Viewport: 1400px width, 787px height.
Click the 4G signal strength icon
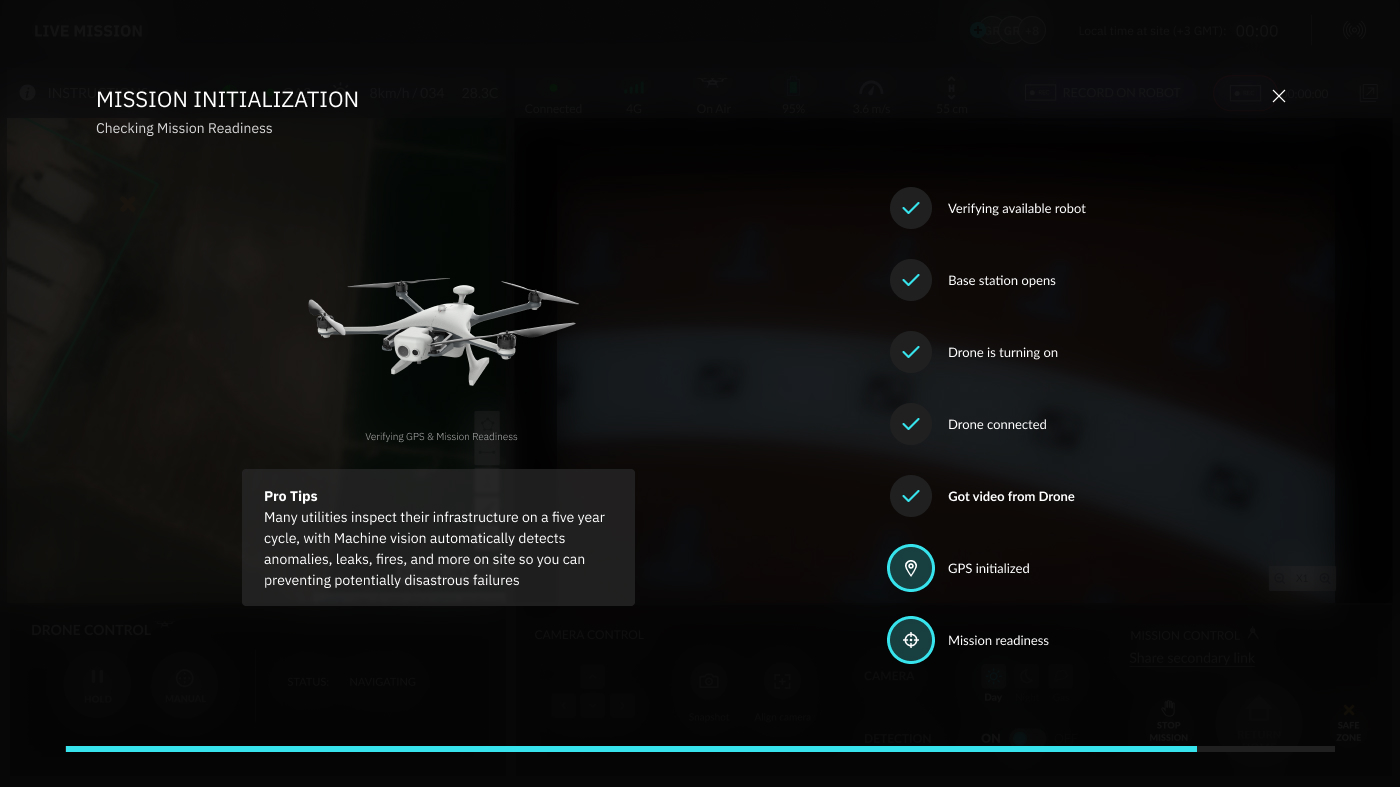(633, 88)
